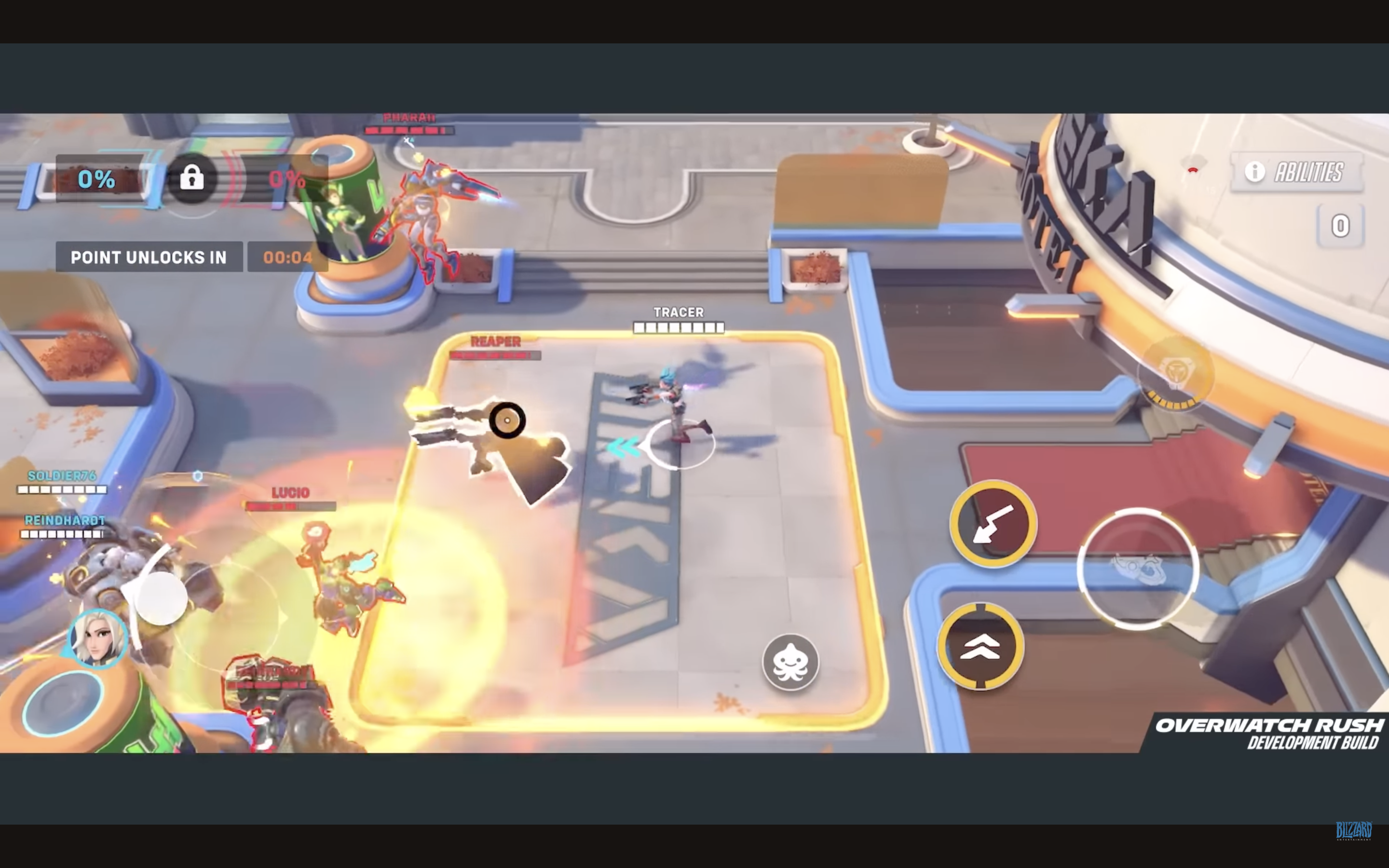The image size is (1389, 868).
Task: Select the 00:04 countdown timer
Action: [x=286, y=257]
